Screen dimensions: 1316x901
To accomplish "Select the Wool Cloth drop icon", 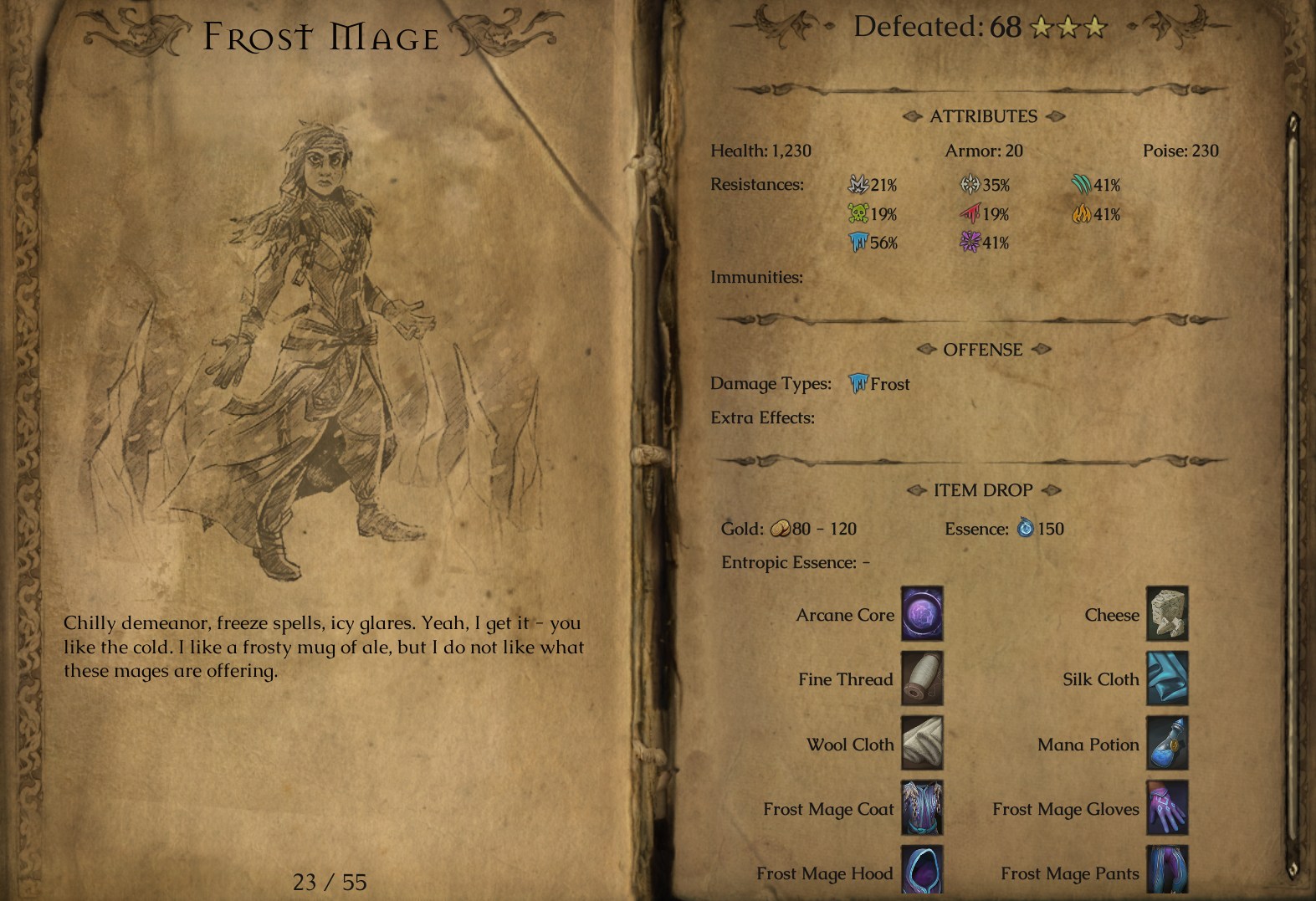I will (922, 743).
